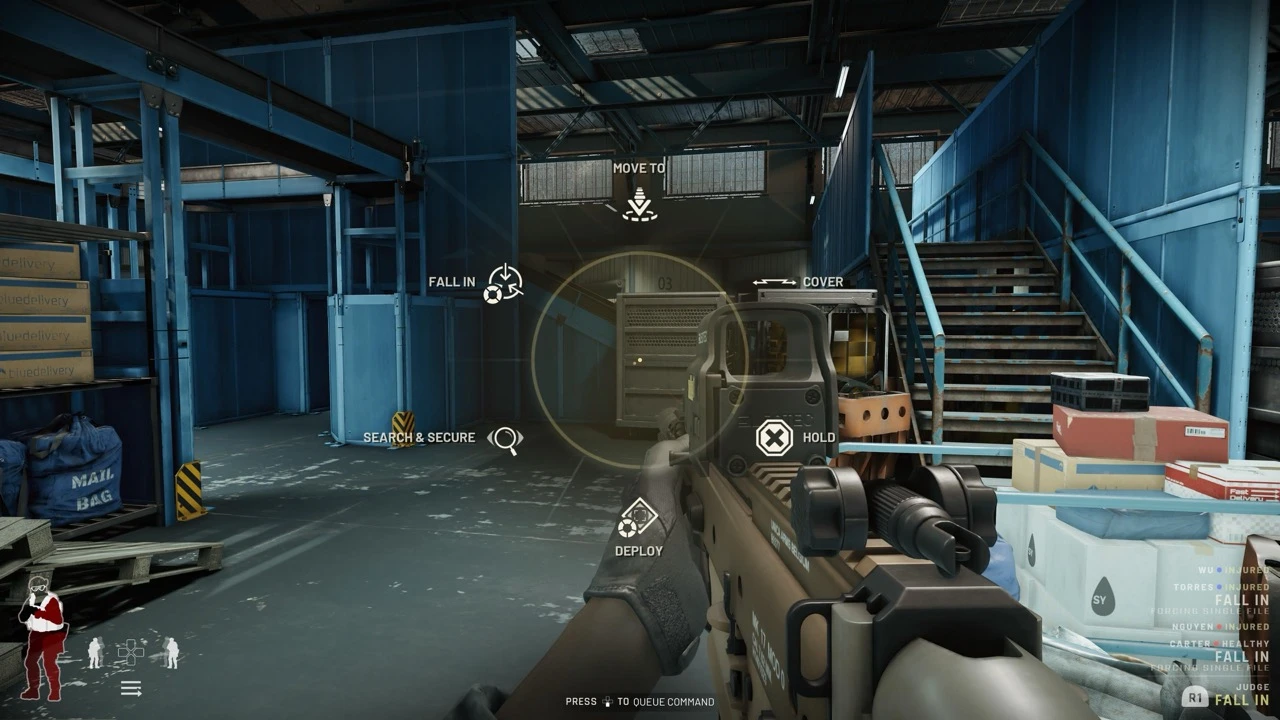
Task: Select Search & Secure on command wheel
Action: tap(506, 438)
